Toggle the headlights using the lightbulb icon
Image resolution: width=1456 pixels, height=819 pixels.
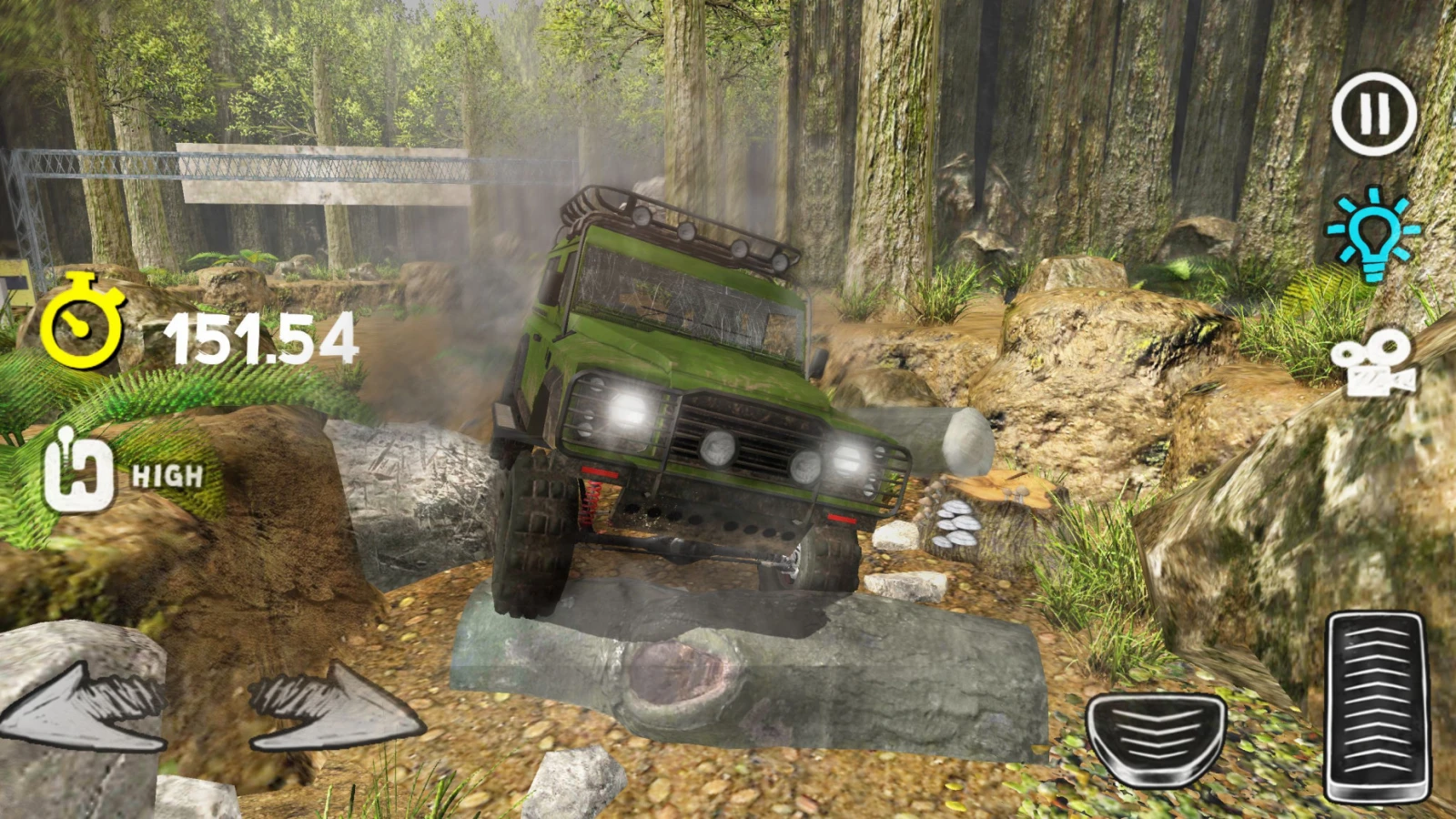tap(1372, 233)
